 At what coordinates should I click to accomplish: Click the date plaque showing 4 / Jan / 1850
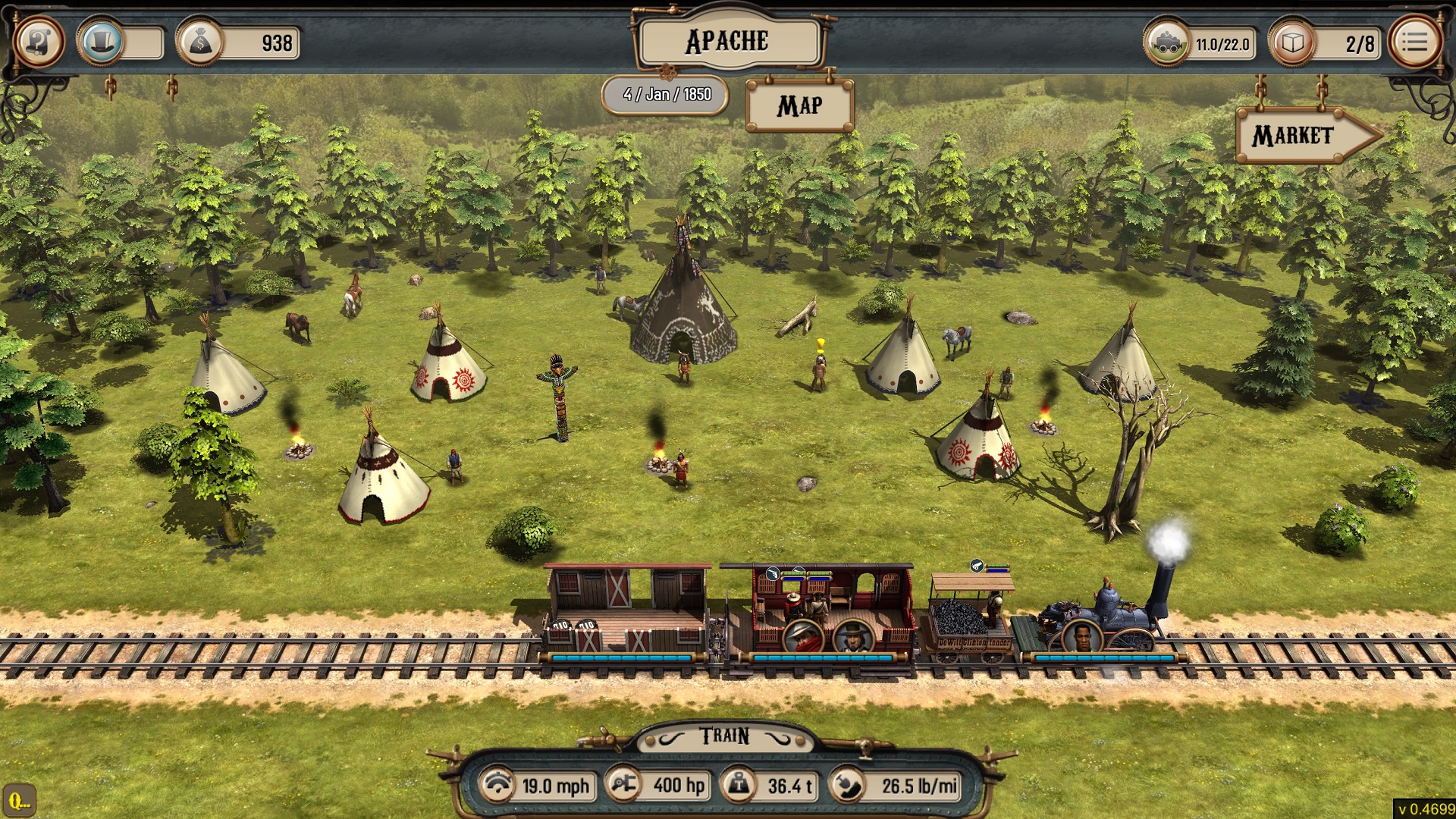point(664,94)
